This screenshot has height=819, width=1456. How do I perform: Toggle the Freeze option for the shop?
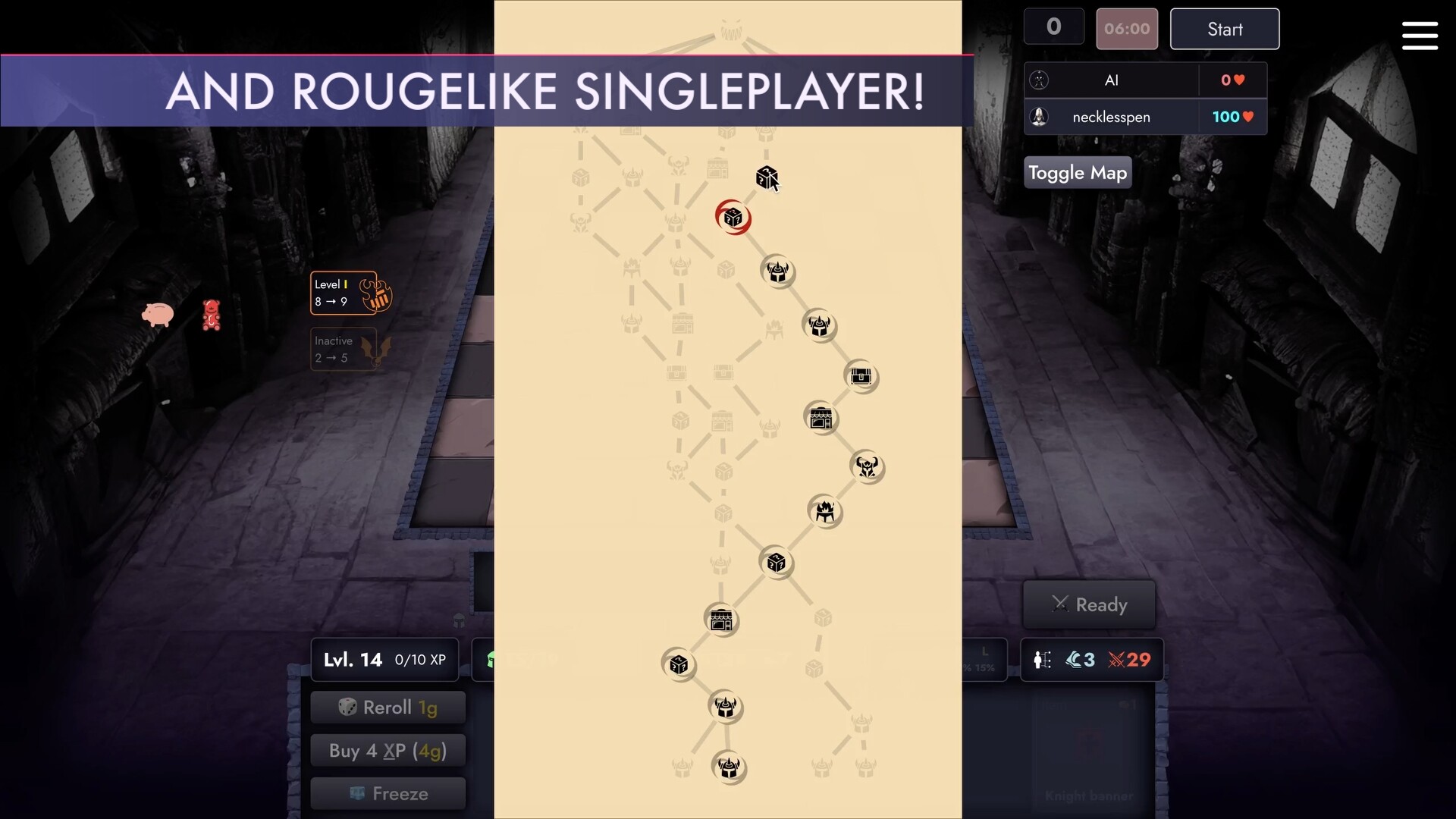point(388,793)
